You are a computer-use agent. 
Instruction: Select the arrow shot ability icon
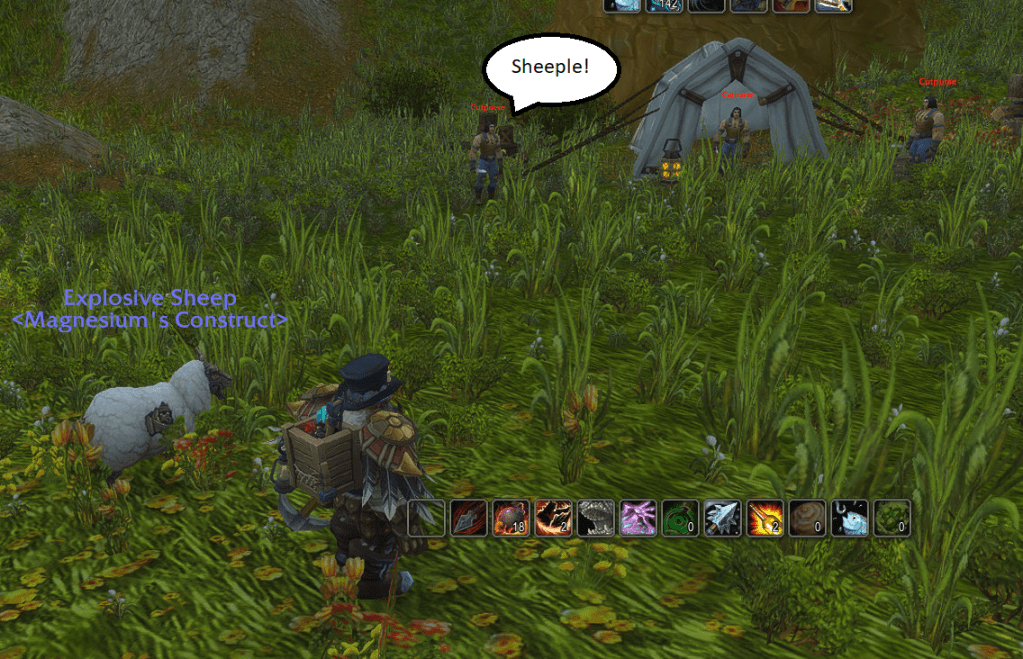coord(469,518)
